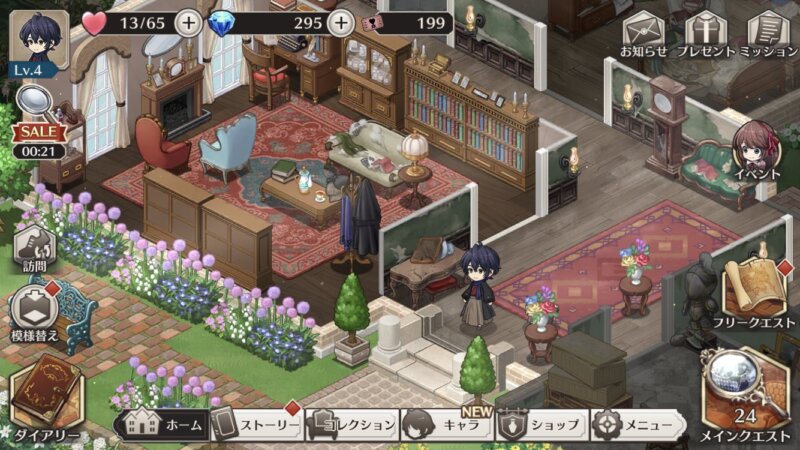This screenshot has width=800, height=450.
Task: Add hearts with the plus button
Action: pyautogui.click(x=187, y=22)
